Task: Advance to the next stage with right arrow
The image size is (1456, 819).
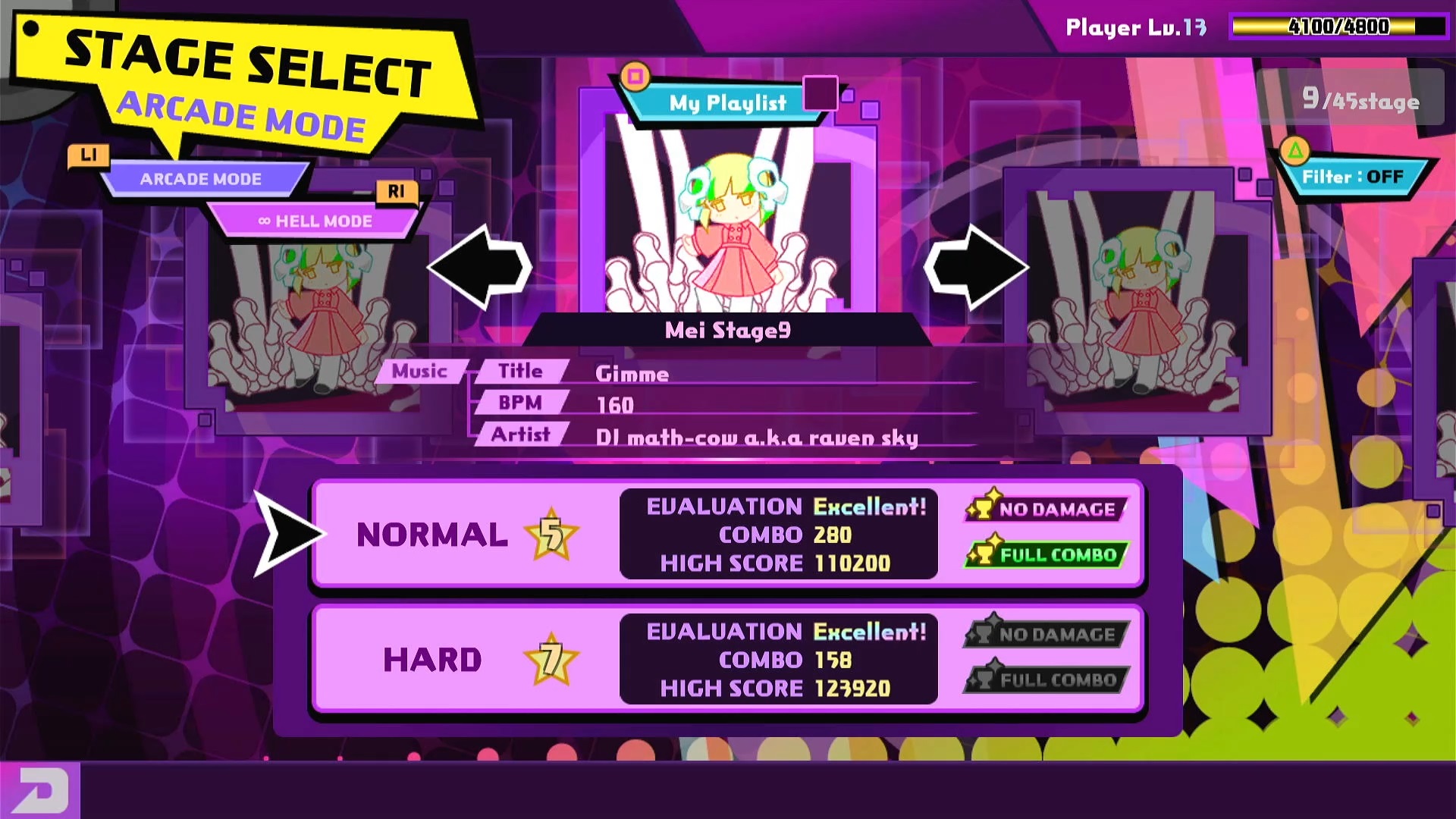Action: 976,267
